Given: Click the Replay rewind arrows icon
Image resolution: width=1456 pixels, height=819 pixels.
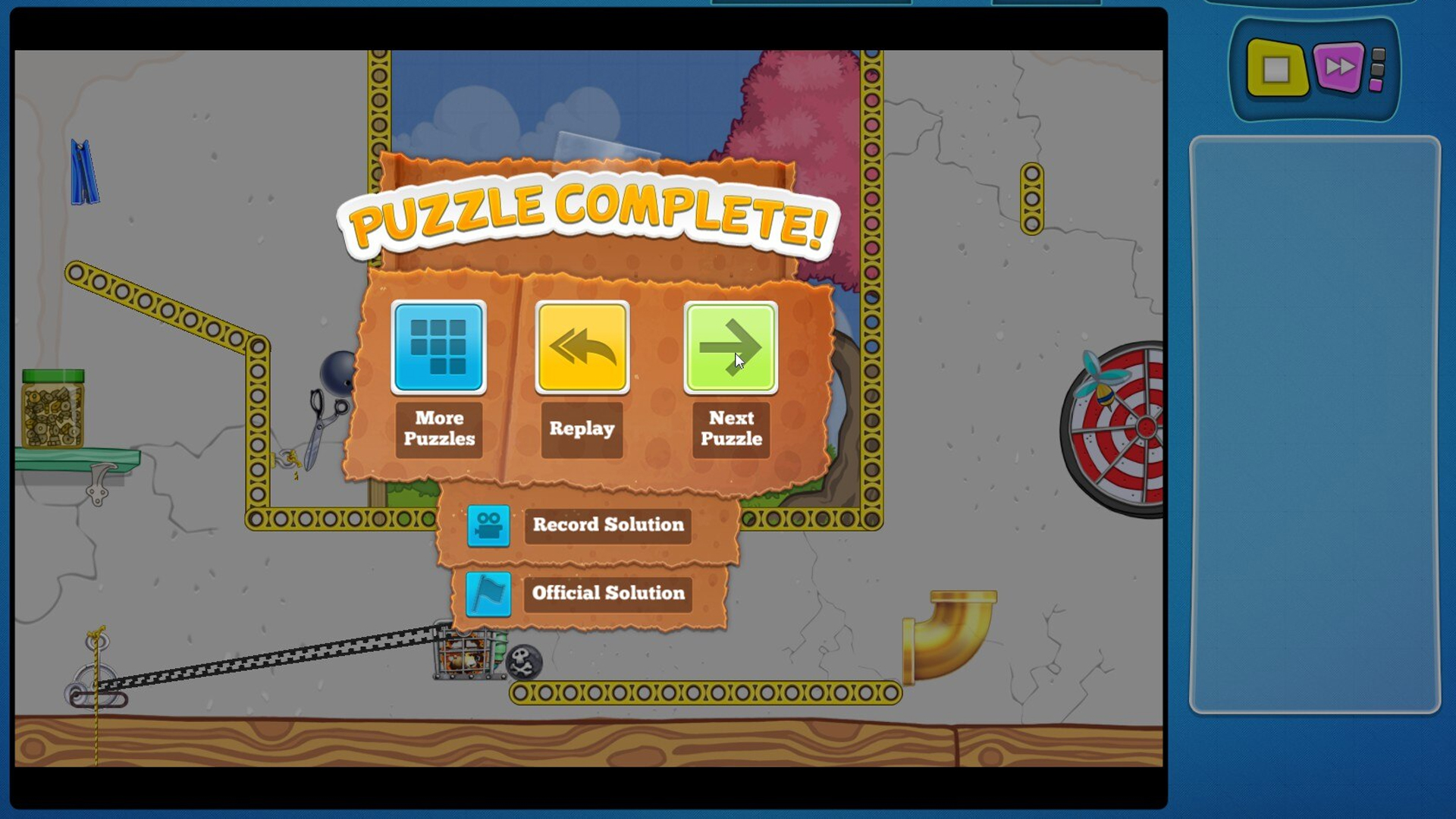Looking at the screenshot, I should point(582,348).
